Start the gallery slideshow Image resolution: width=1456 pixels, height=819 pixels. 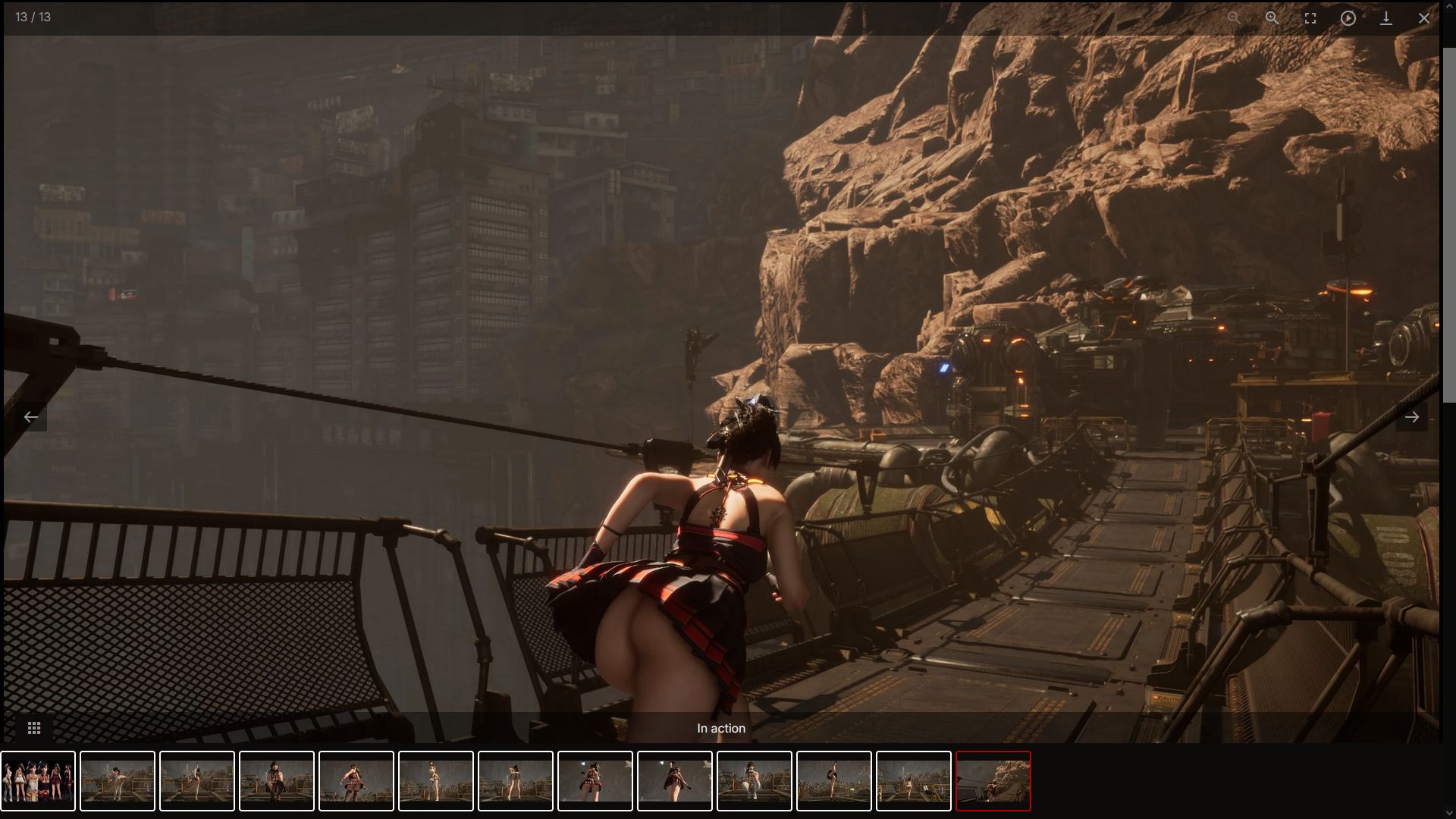1348,18
